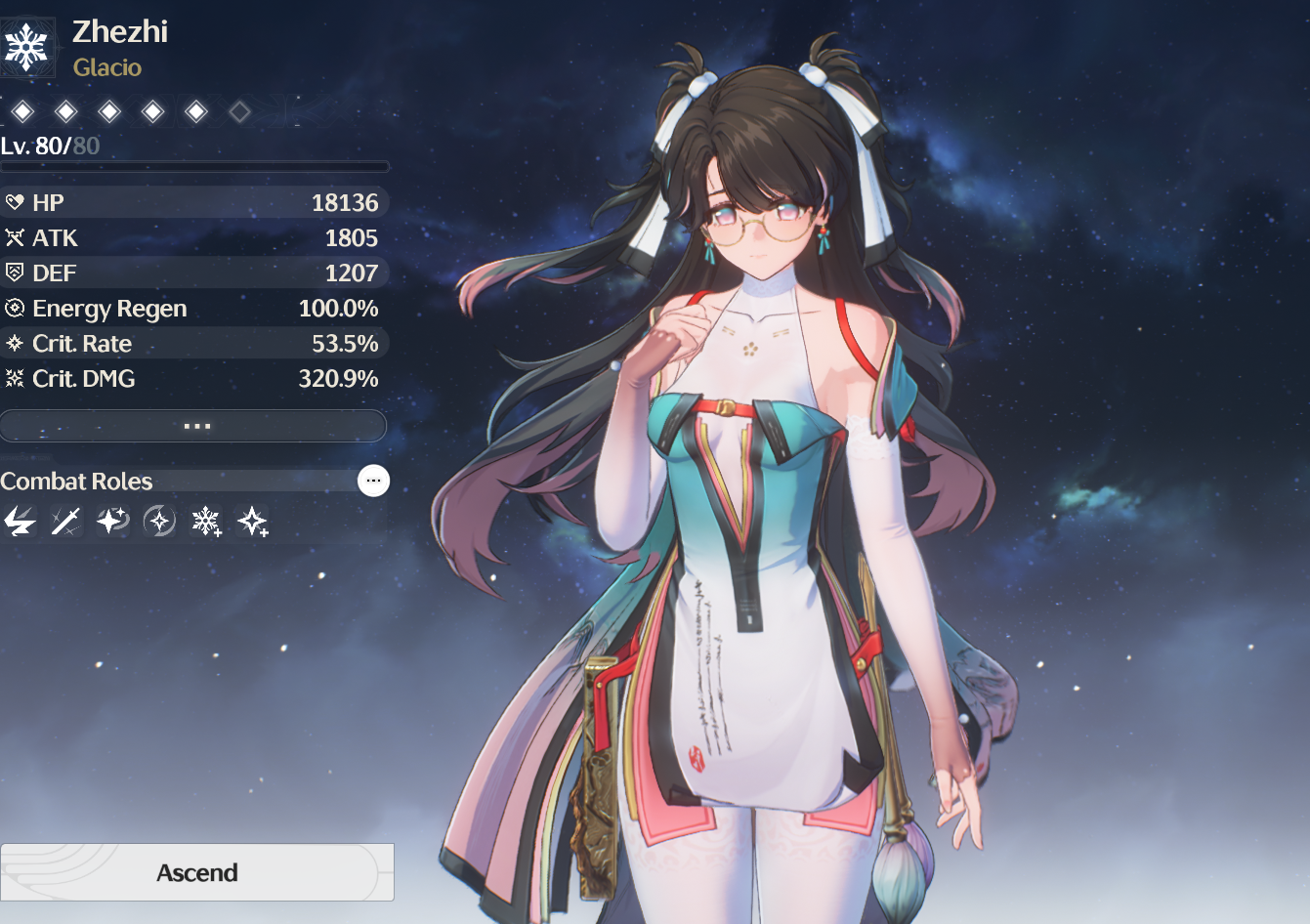This screenshot has height=924, width=1310.
Task: Click the Glacio snowflake element icon
Action: tap(26, 47)
